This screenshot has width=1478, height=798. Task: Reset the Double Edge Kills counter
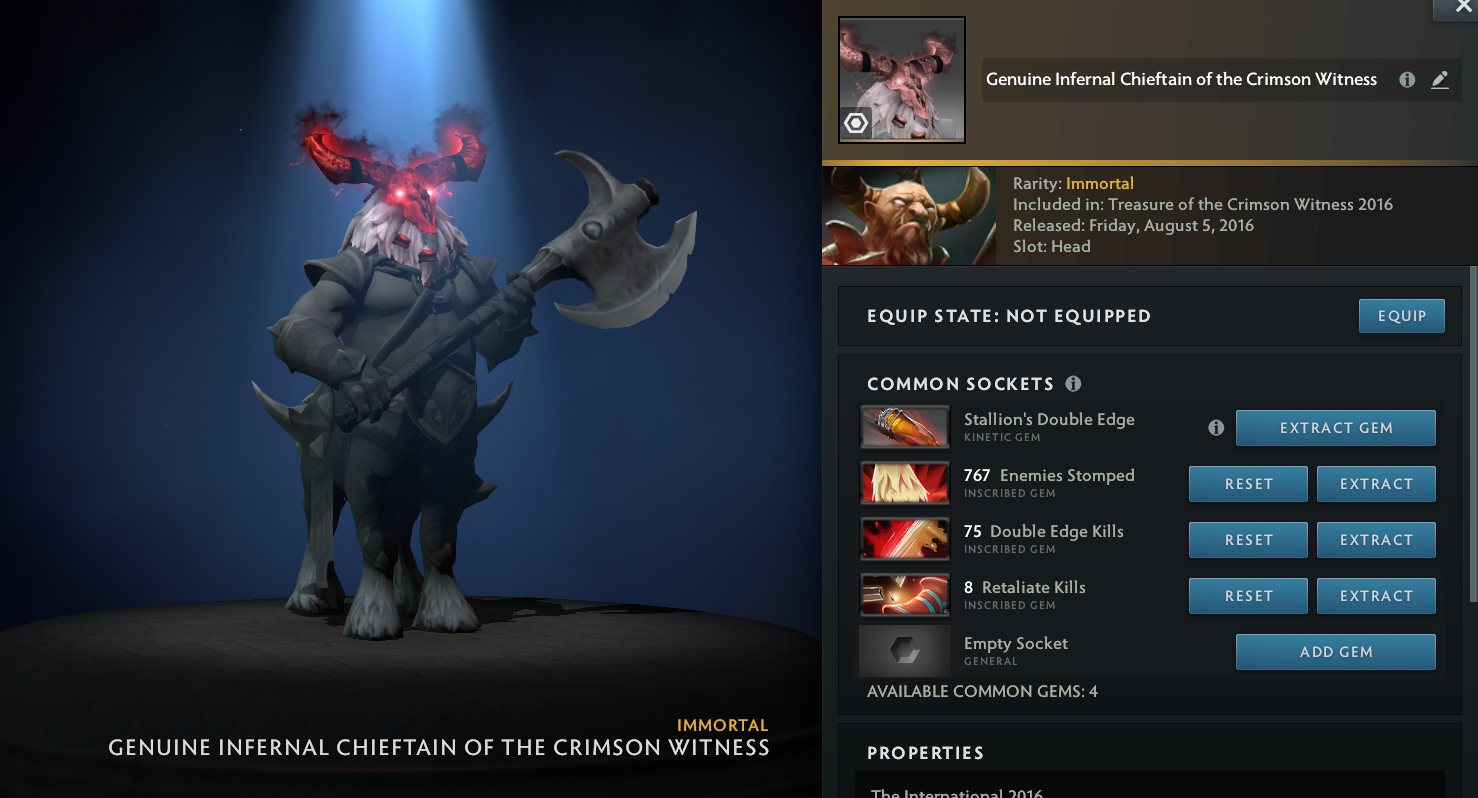click(x=1248, y=540)
